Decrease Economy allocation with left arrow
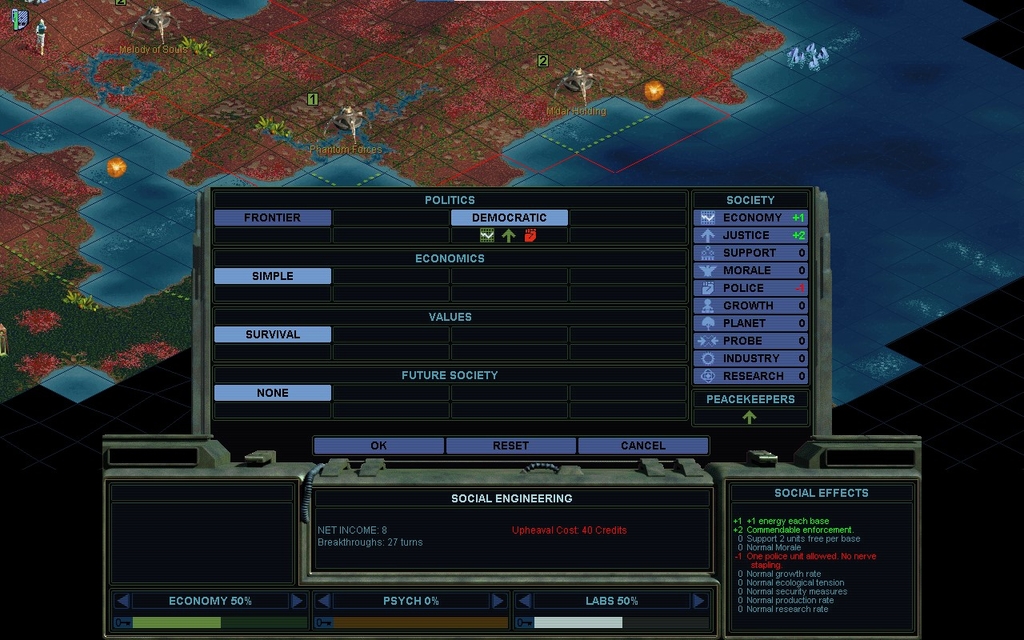Screen dimensions: 1024x640 point(123,601)
